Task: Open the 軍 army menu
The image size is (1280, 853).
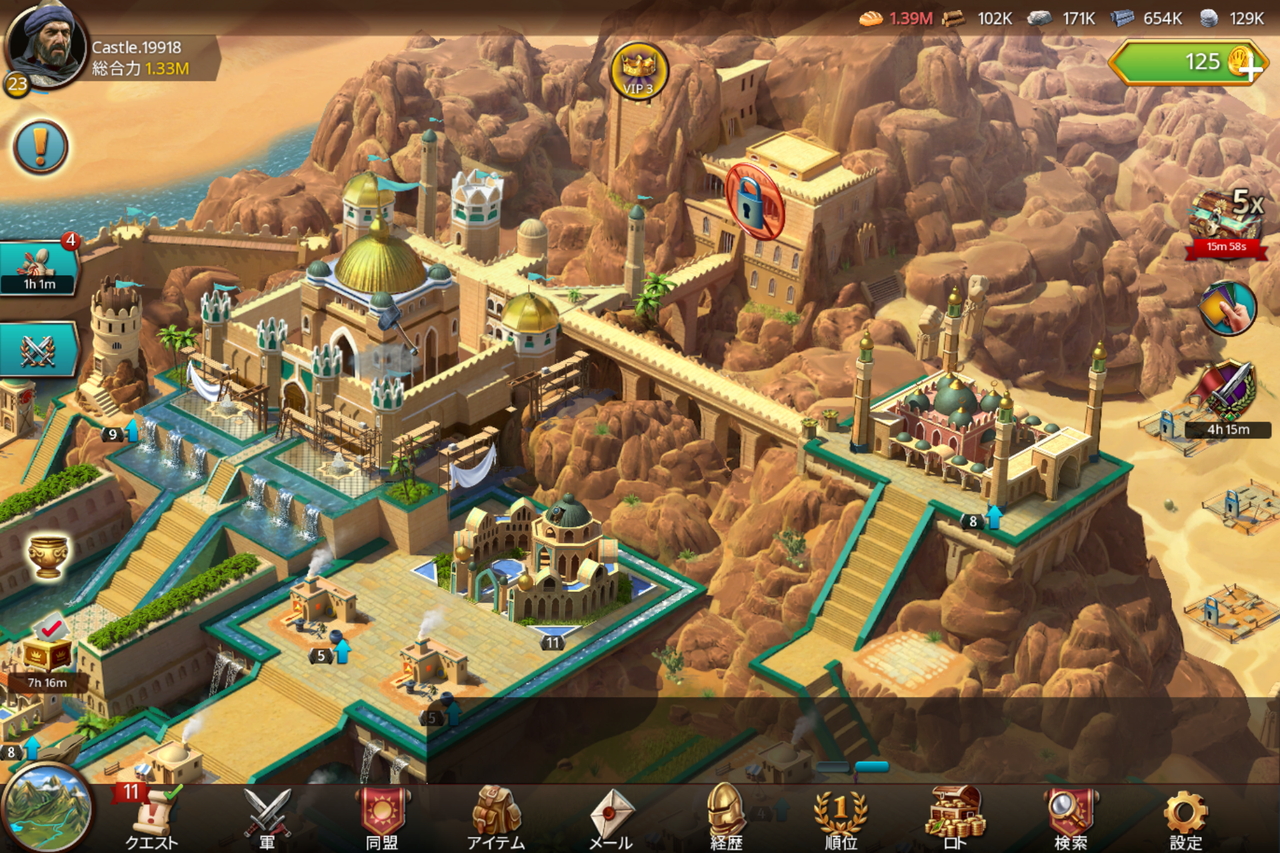Action: [x=267, y=816]
